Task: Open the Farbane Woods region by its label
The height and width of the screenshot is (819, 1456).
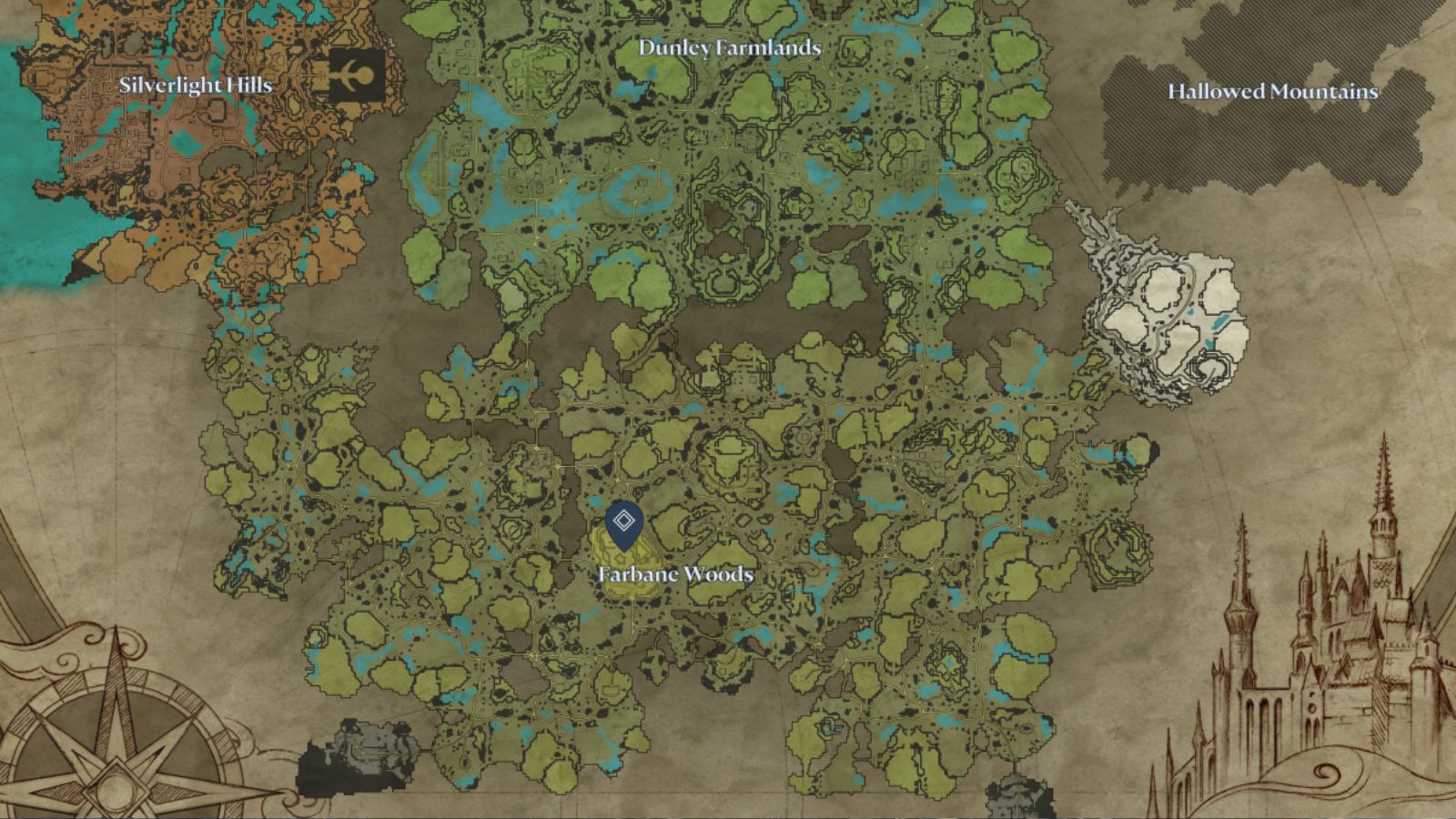Action: point(676,574)
